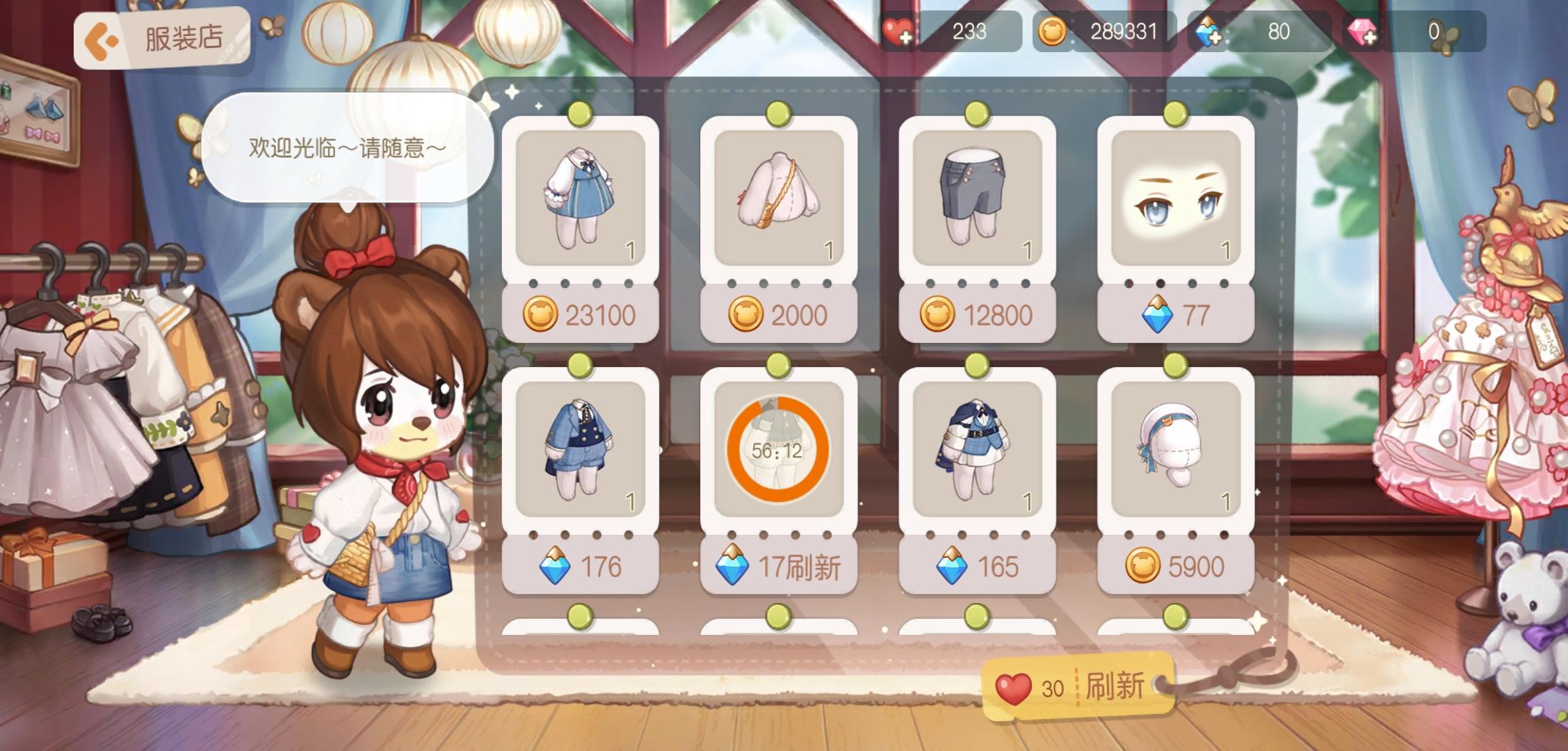
Task: Select the blue sailor dress priced 23100
Action: [x=581, y=200]
